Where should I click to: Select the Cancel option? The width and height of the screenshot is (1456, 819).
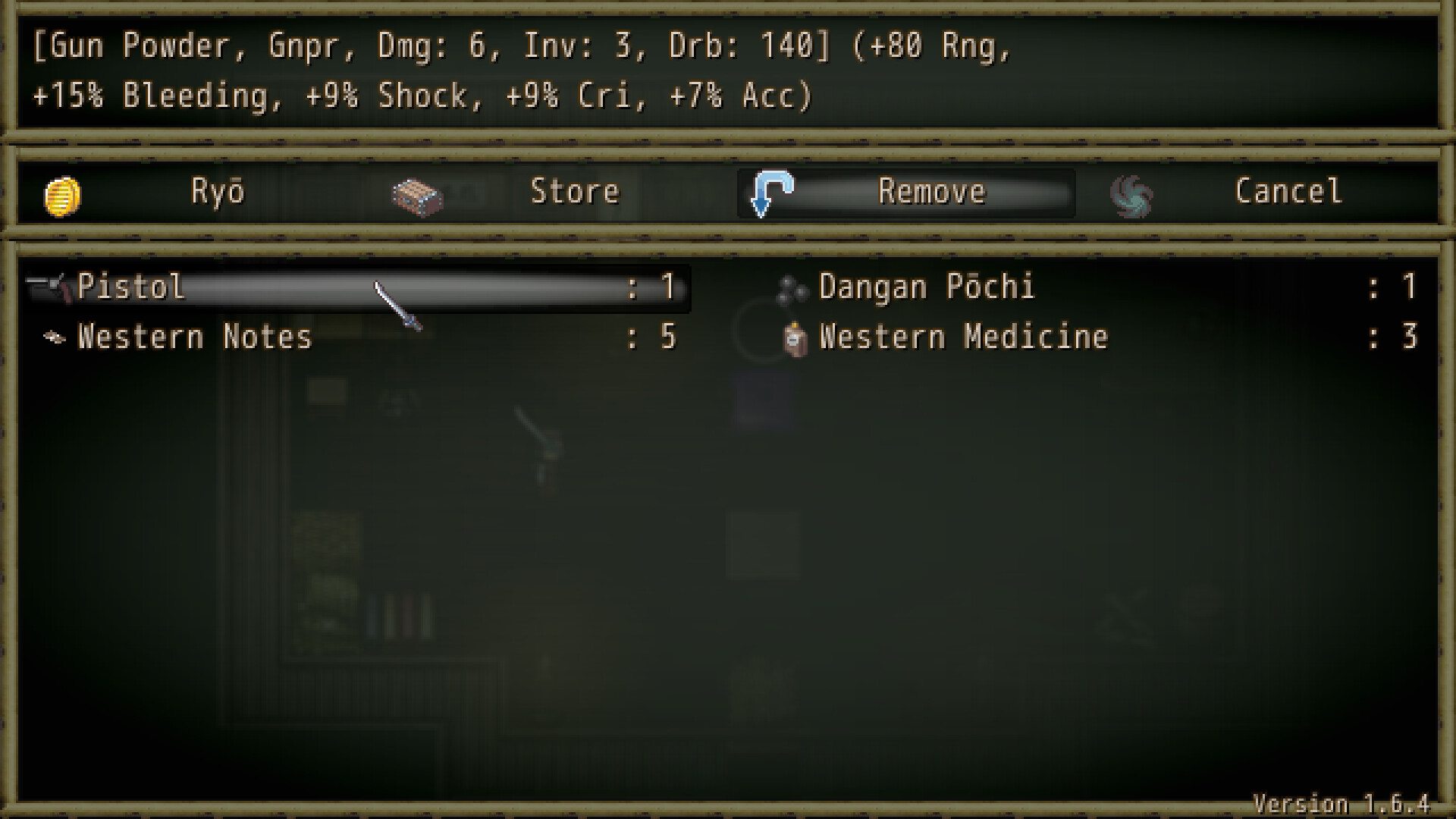tap(1288, 192)
